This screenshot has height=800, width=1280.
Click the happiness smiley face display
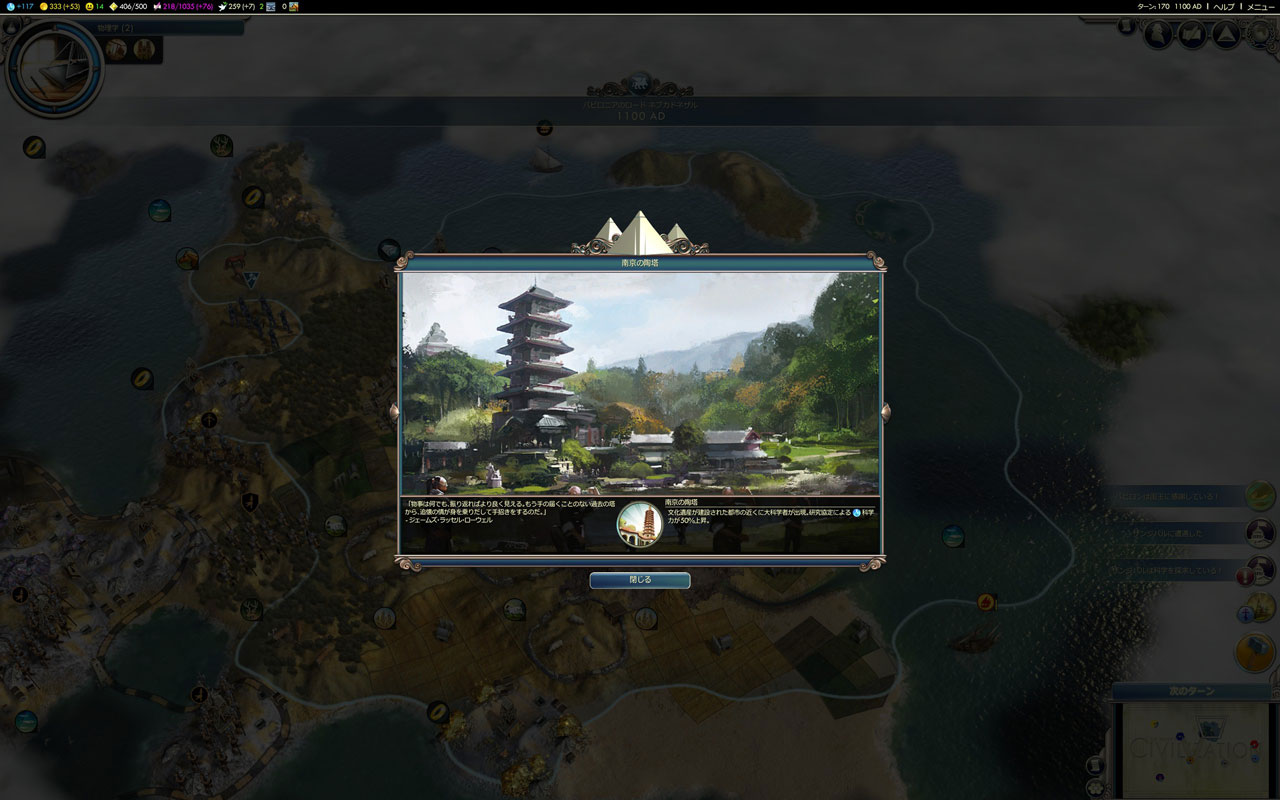94,7
